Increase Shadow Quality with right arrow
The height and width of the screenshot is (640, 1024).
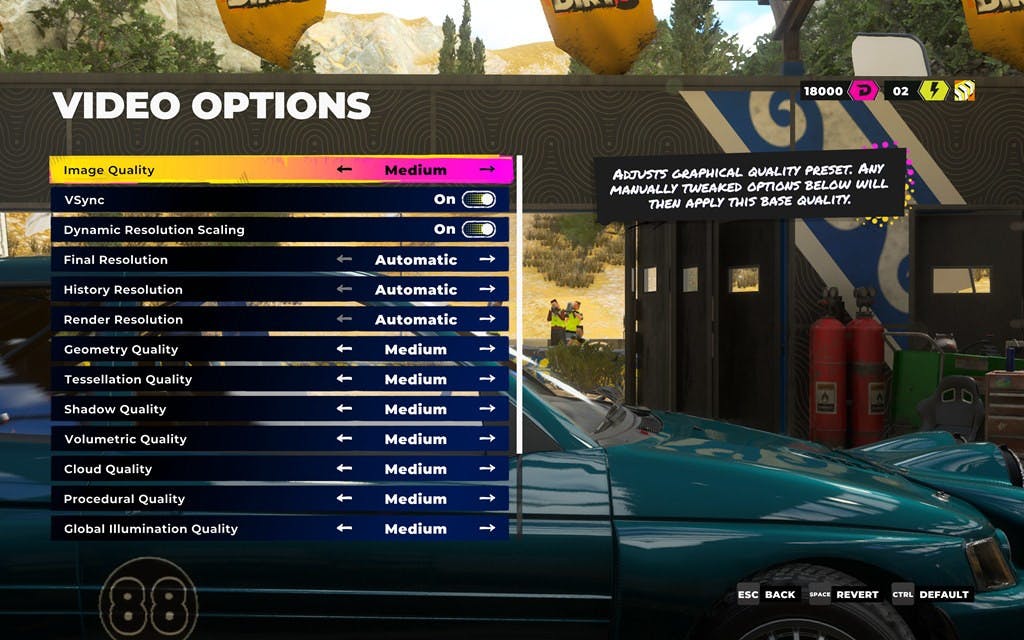(487, 409)
